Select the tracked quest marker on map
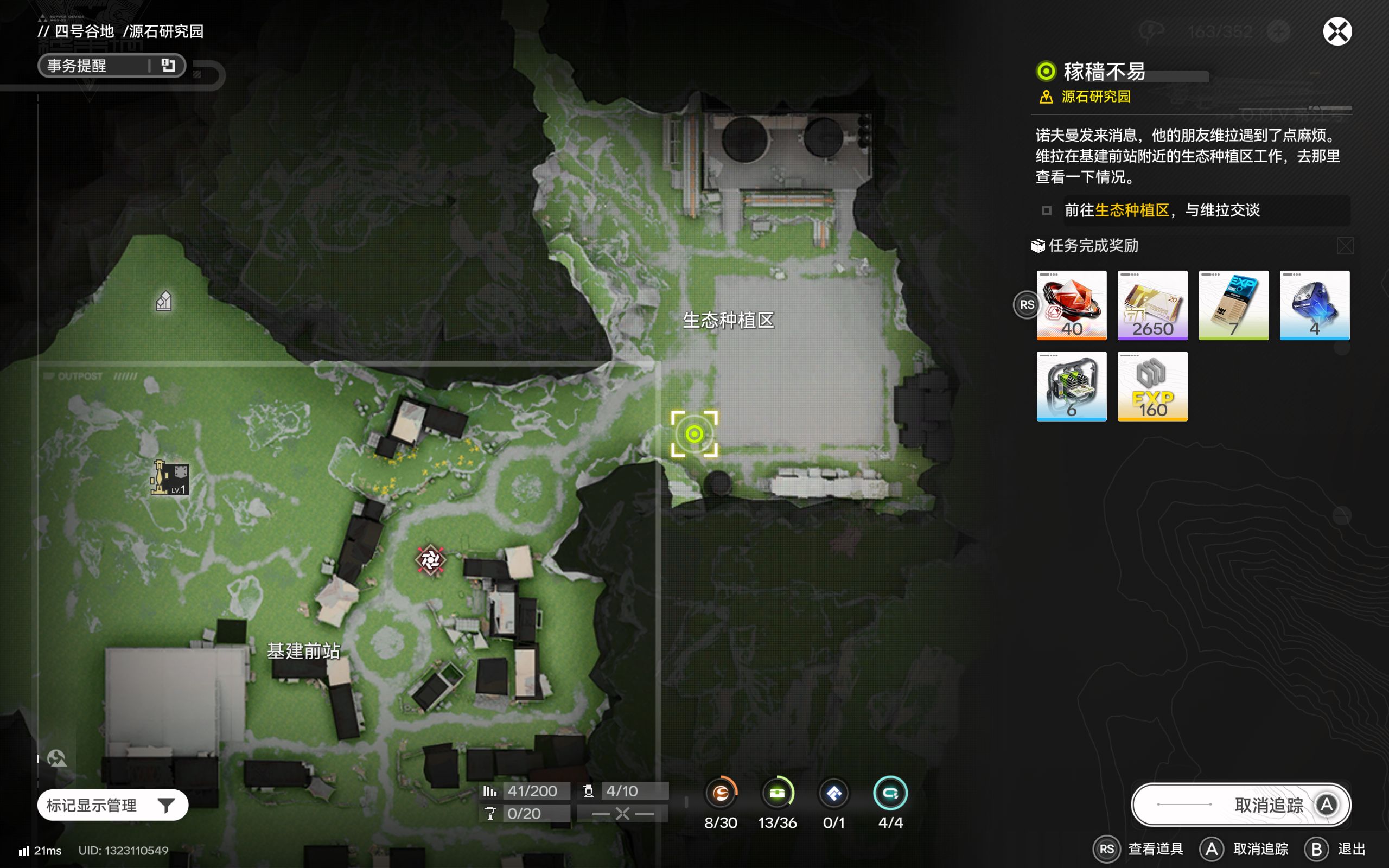Image resolution: width=1389 pixels, height=868 pixels. point(694,434)
